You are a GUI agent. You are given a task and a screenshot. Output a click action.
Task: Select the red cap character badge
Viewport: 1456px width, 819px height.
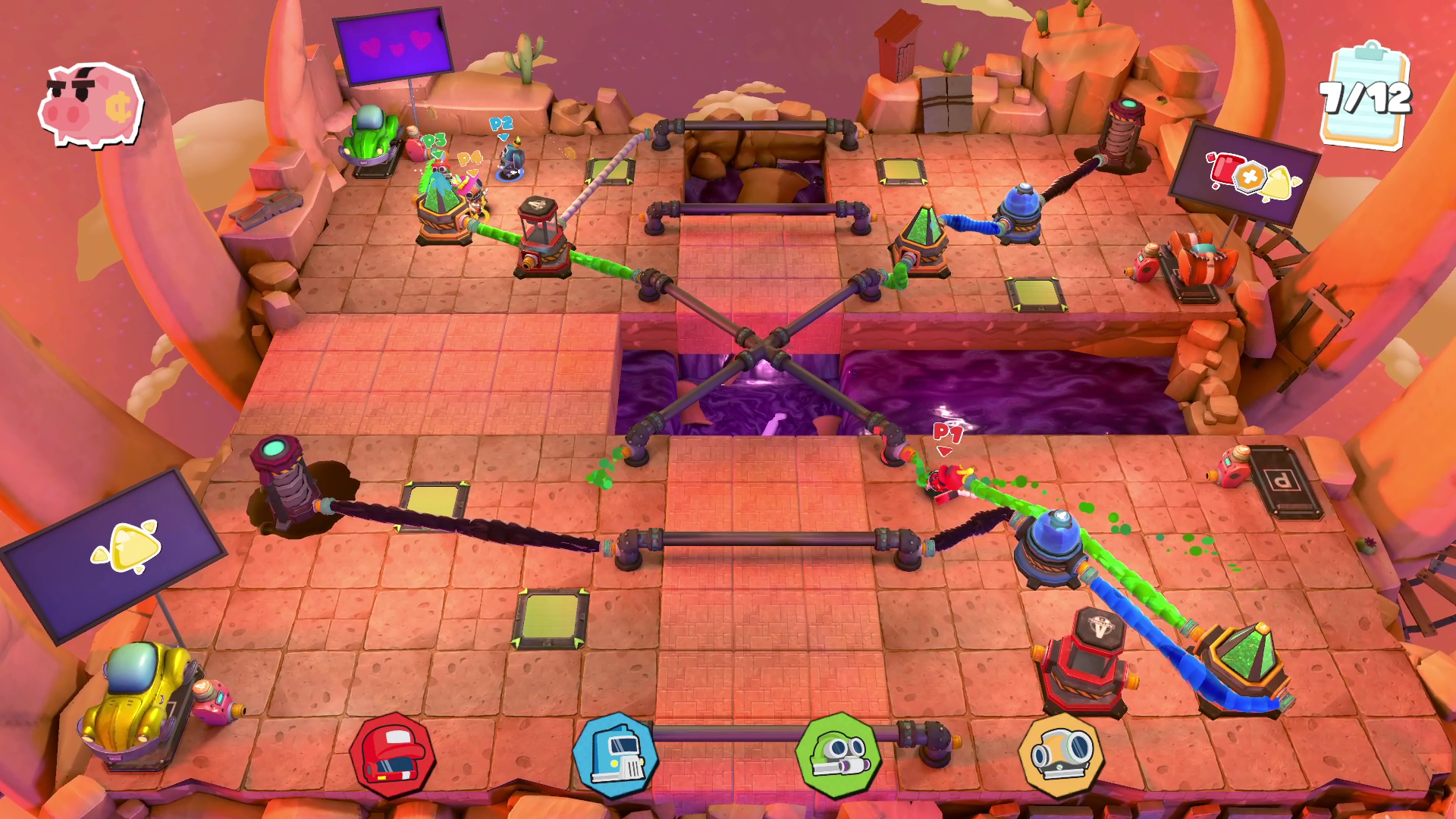(391, 755)
